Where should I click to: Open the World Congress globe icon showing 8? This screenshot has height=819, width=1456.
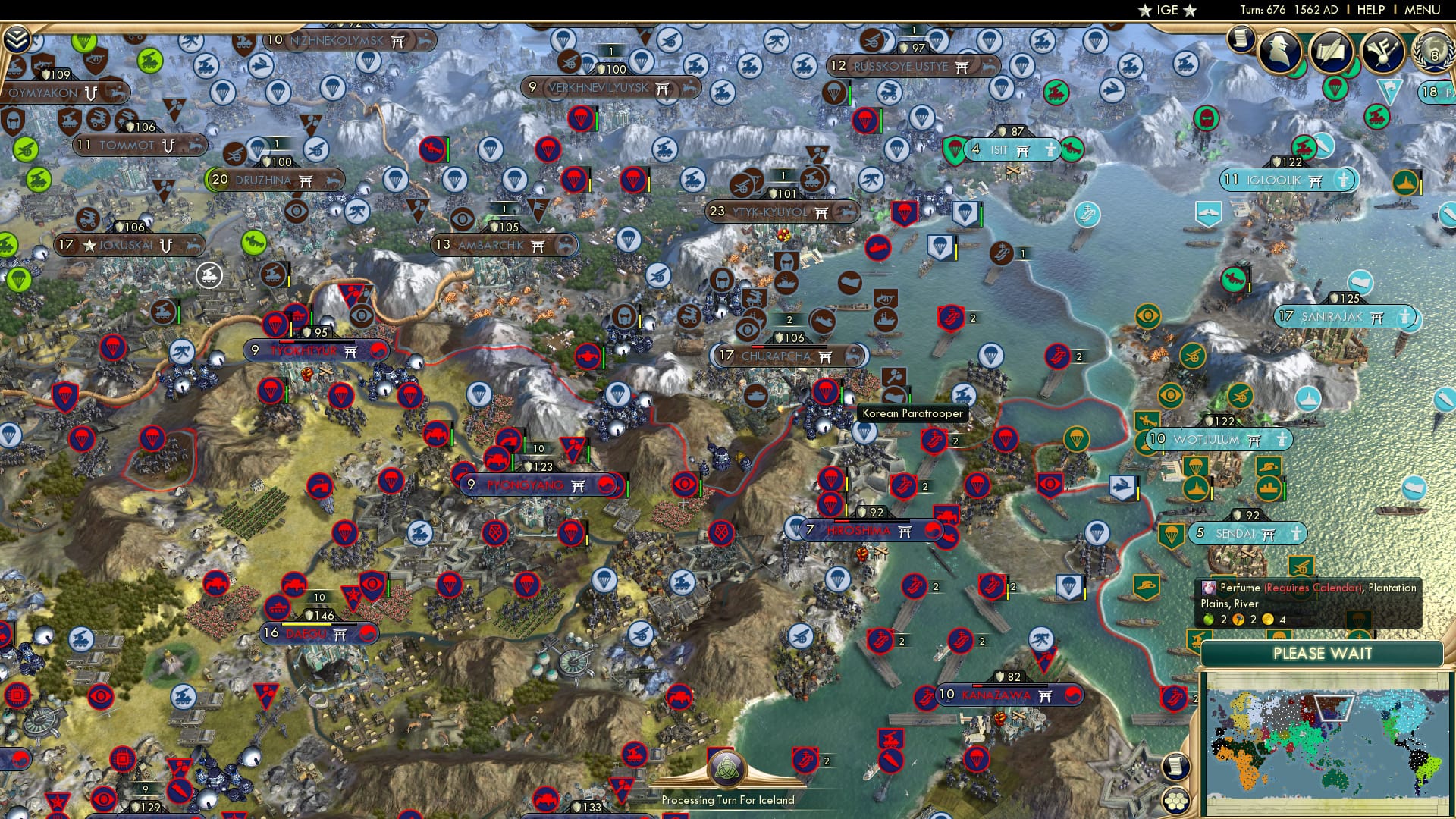[x=1435, y=53]
